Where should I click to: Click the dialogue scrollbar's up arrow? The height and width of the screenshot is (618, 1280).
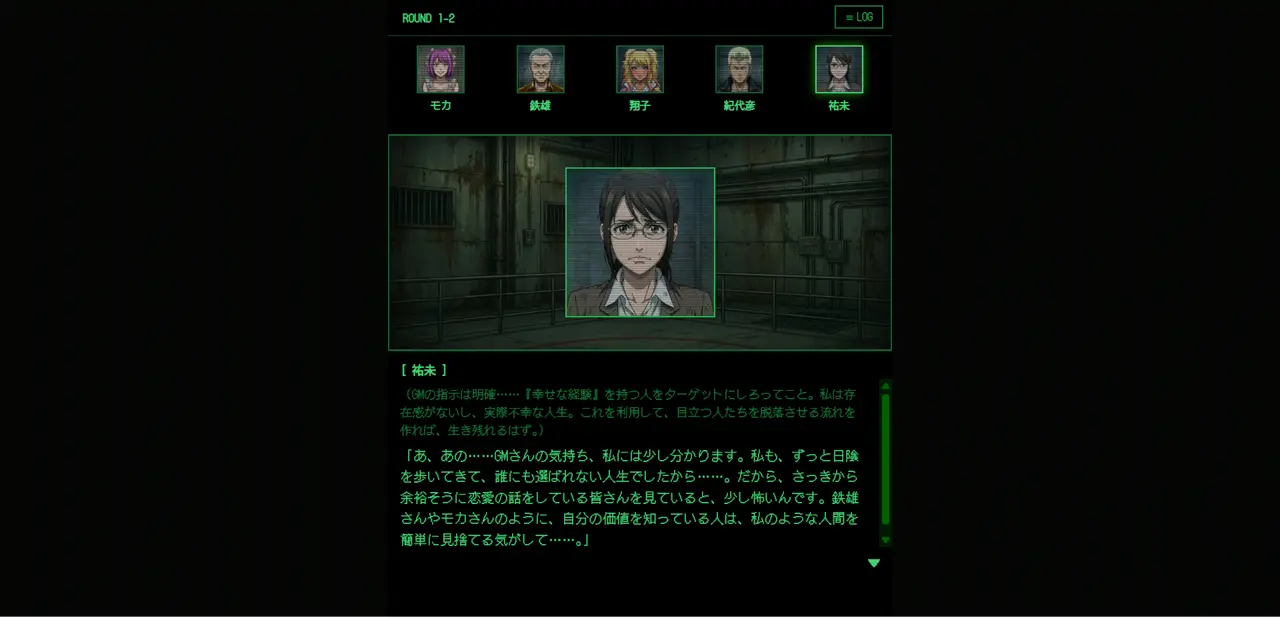885,386
